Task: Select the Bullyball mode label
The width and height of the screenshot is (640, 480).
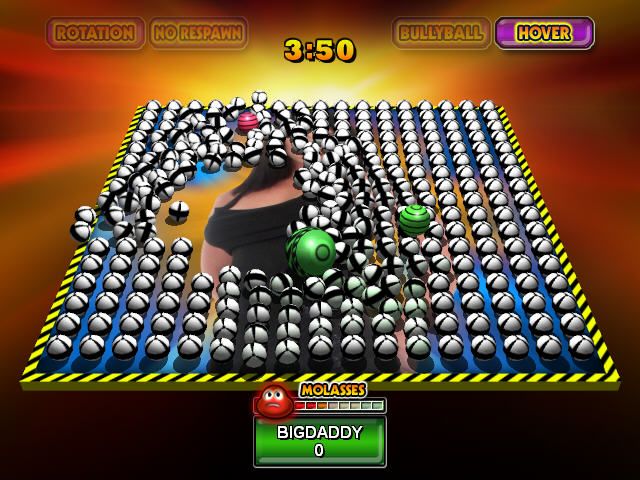Action: pos(440,33)
